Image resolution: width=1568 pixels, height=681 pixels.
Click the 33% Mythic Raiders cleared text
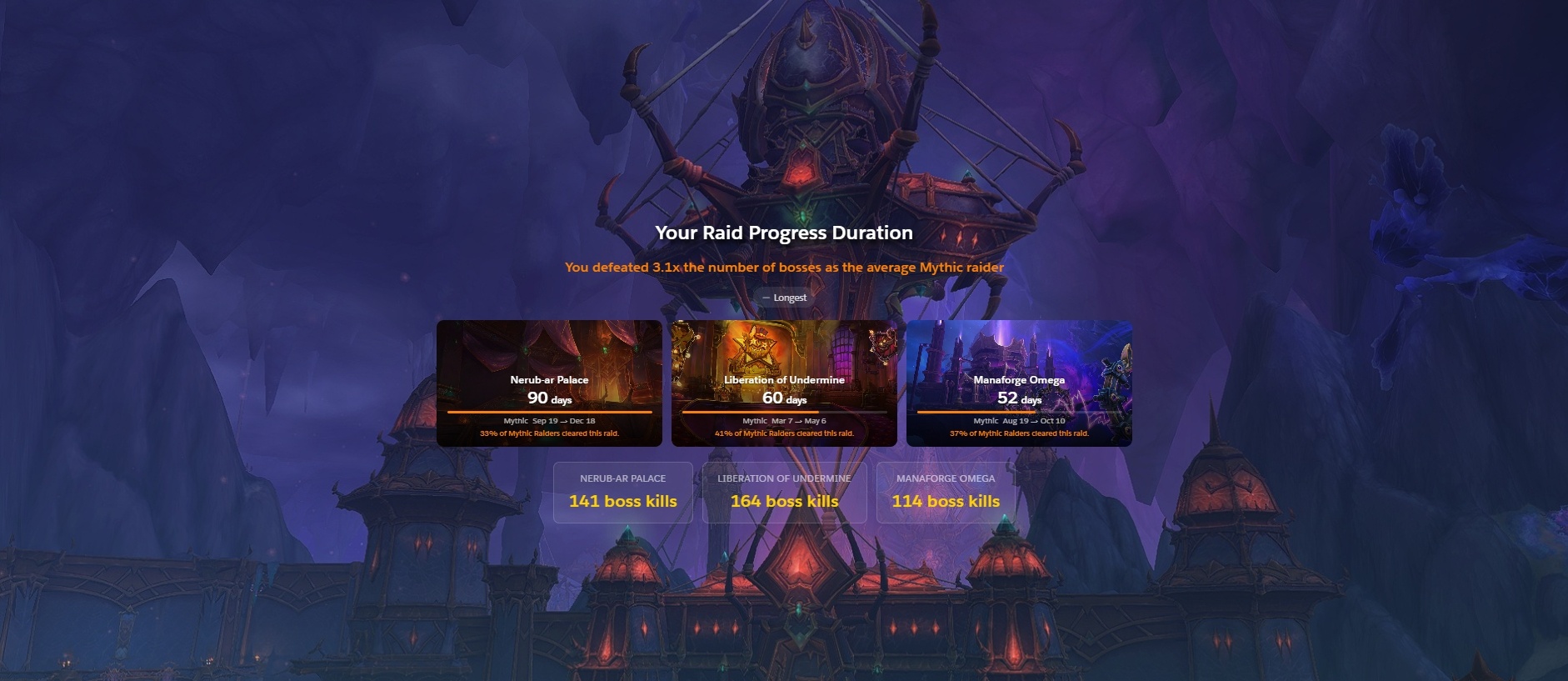(x=548, y=433)
